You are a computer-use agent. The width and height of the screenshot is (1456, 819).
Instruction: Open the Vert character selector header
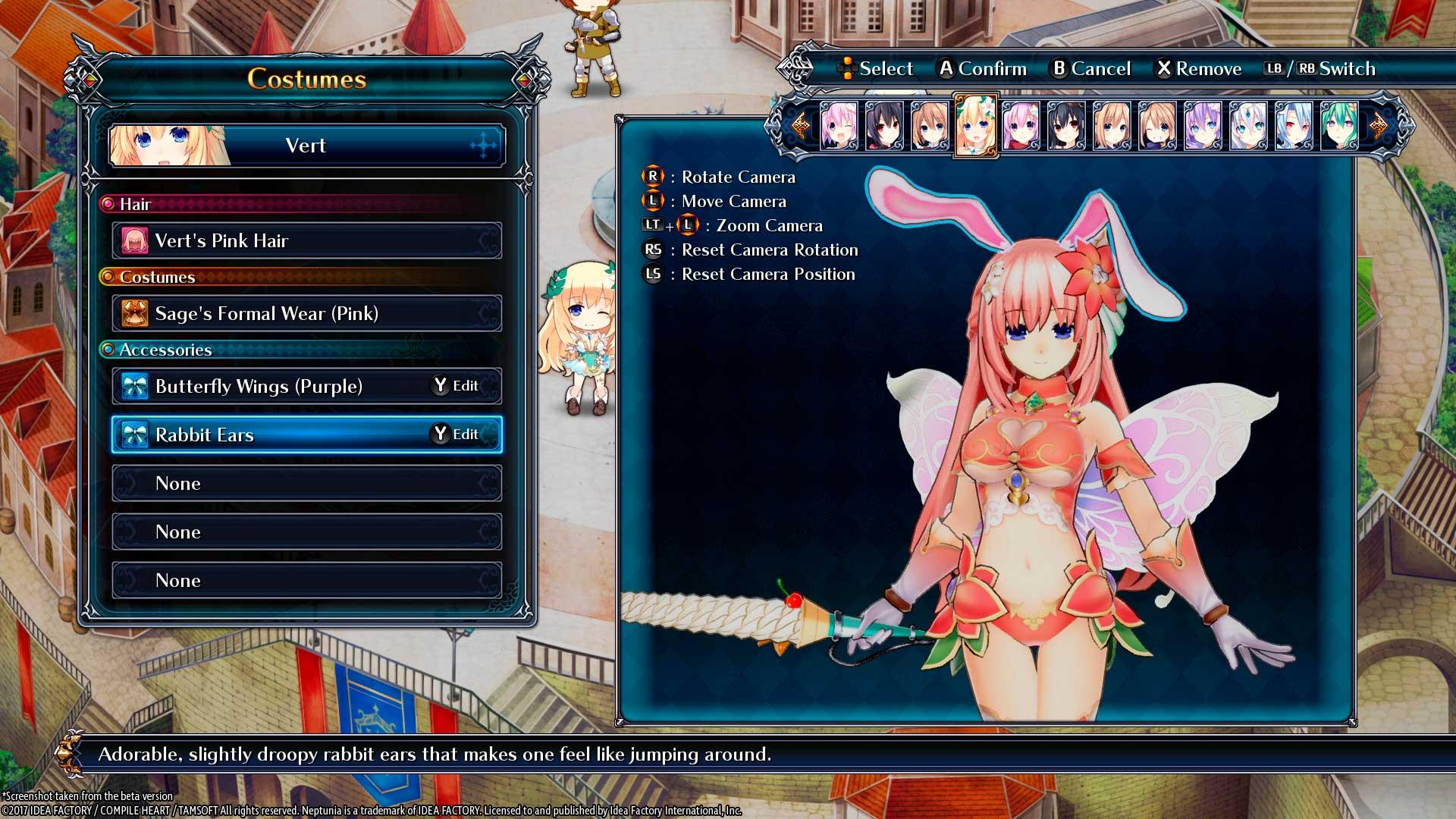pyautogui.click(x=306, y=146)
